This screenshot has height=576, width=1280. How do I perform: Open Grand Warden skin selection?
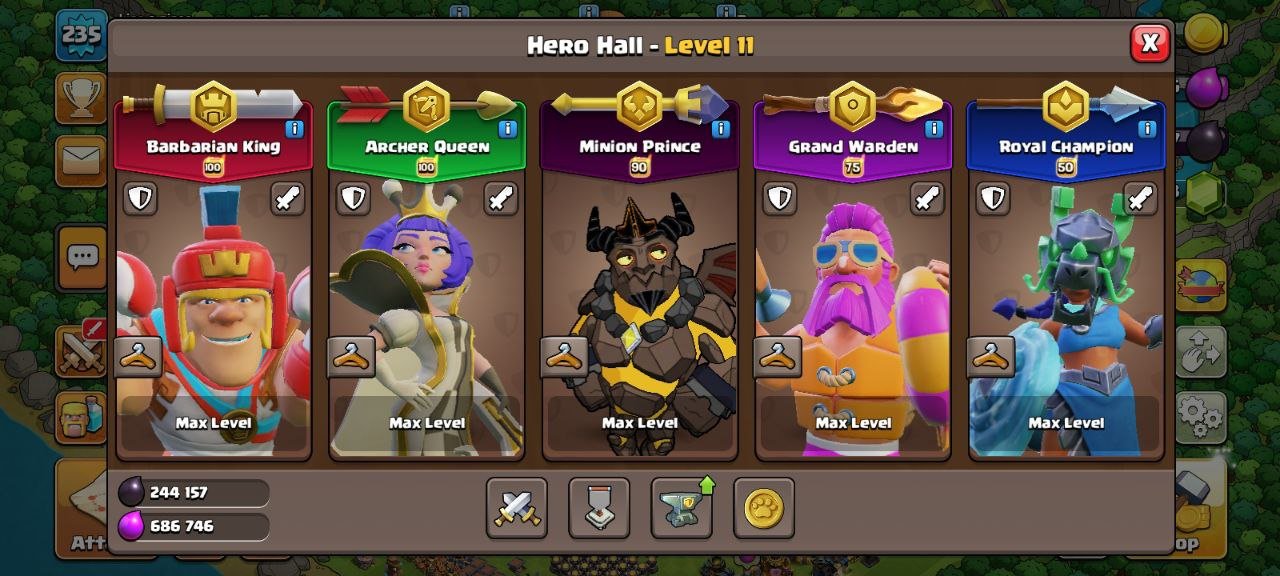pyautogui.click(x=778, y=357)
